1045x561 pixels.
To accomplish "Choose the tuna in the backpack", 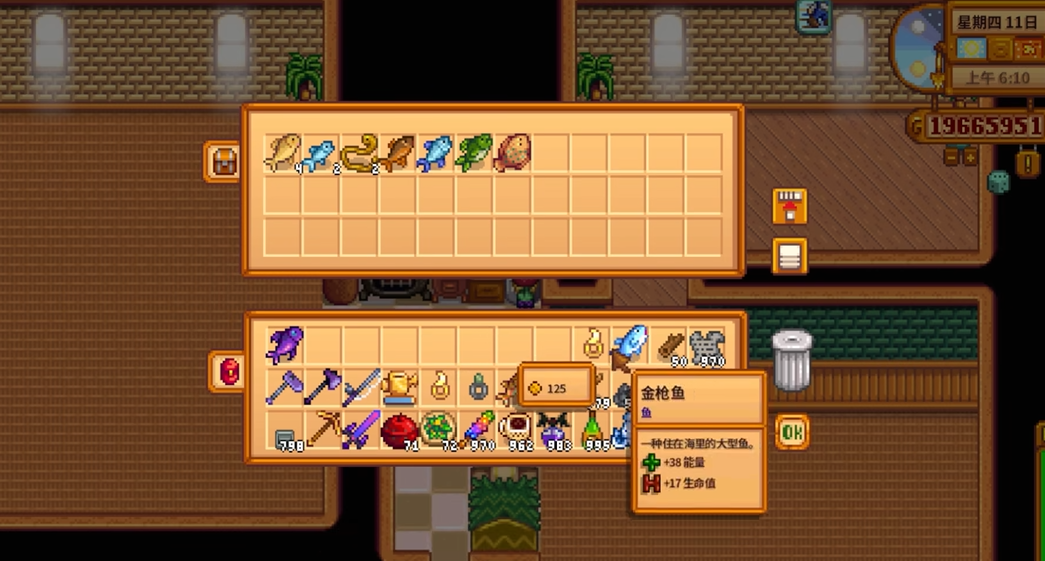I will click(630, 345).
